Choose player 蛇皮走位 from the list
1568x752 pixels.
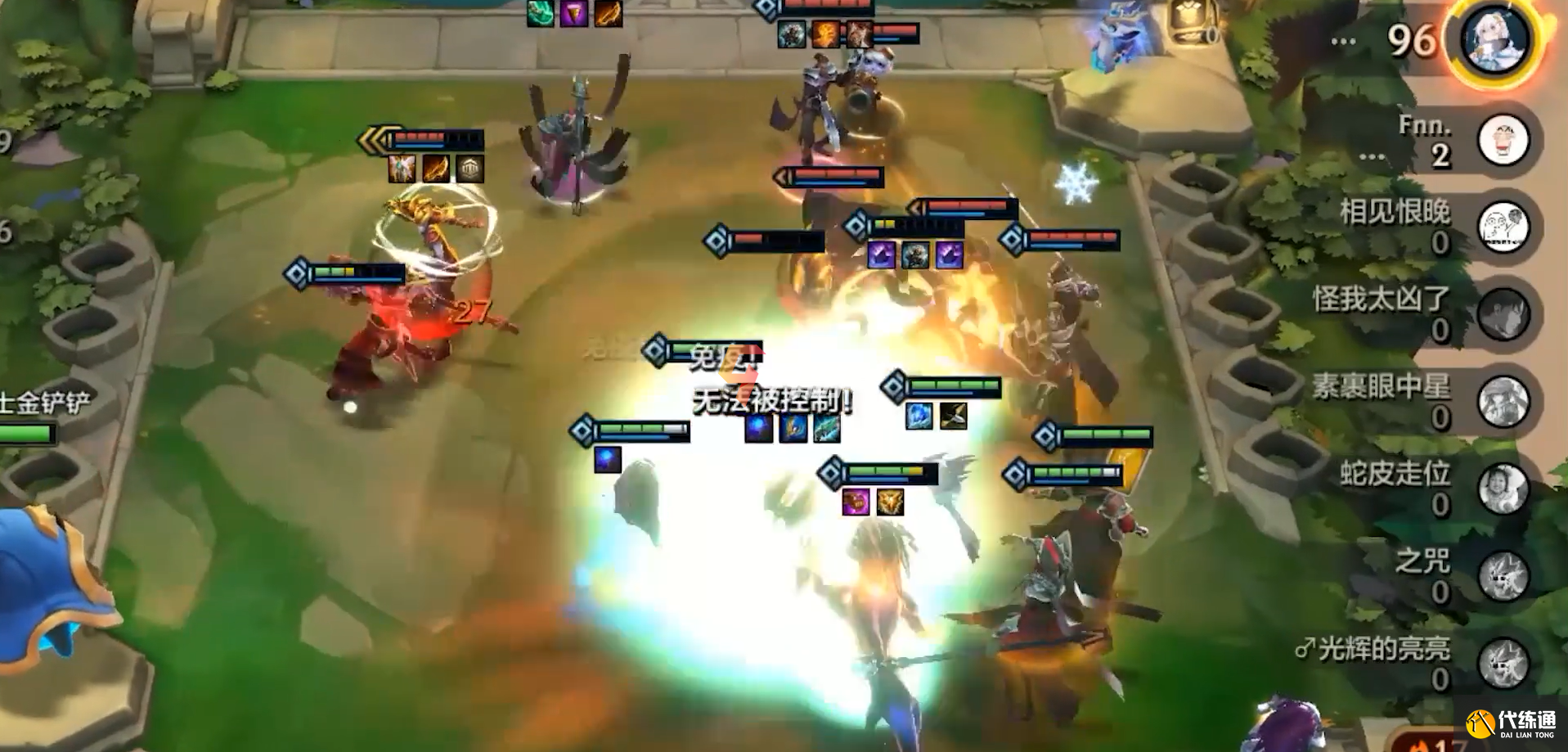[x=1503, y=489]
